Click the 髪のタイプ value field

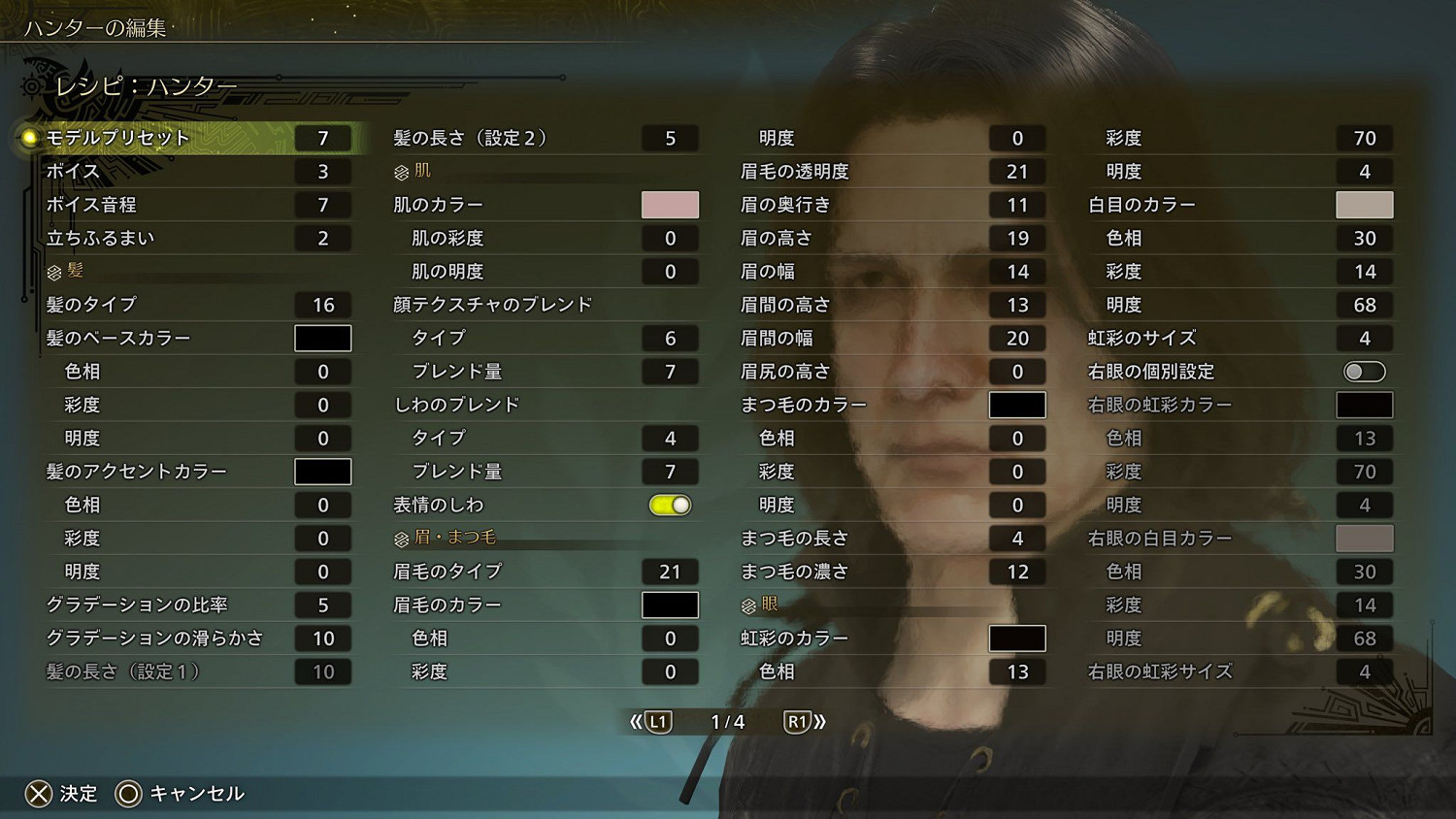[322, 304]
